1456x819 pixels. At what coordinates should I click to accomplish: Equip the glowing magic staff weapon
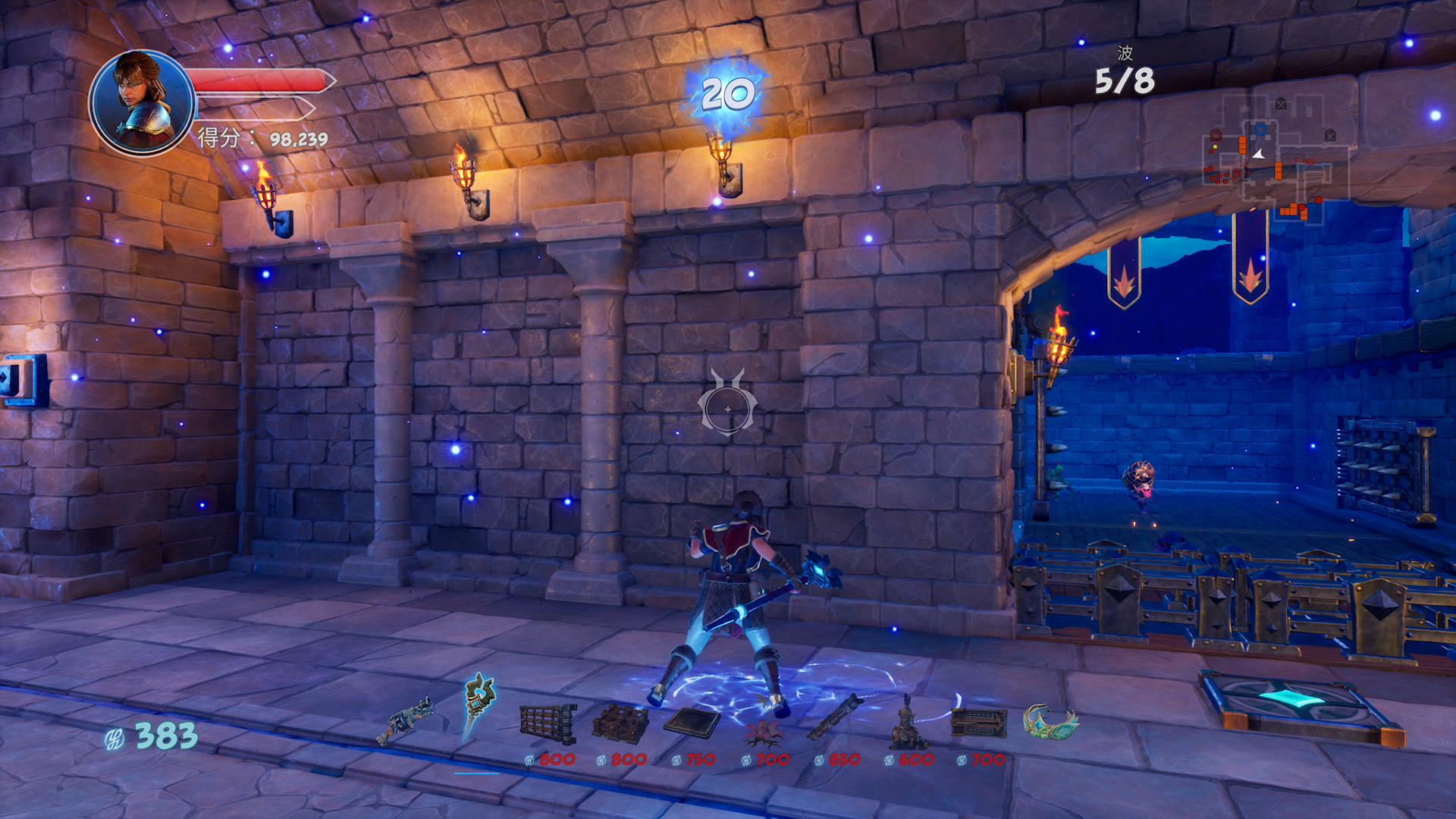pyautogui.click(x=479, y=704)
